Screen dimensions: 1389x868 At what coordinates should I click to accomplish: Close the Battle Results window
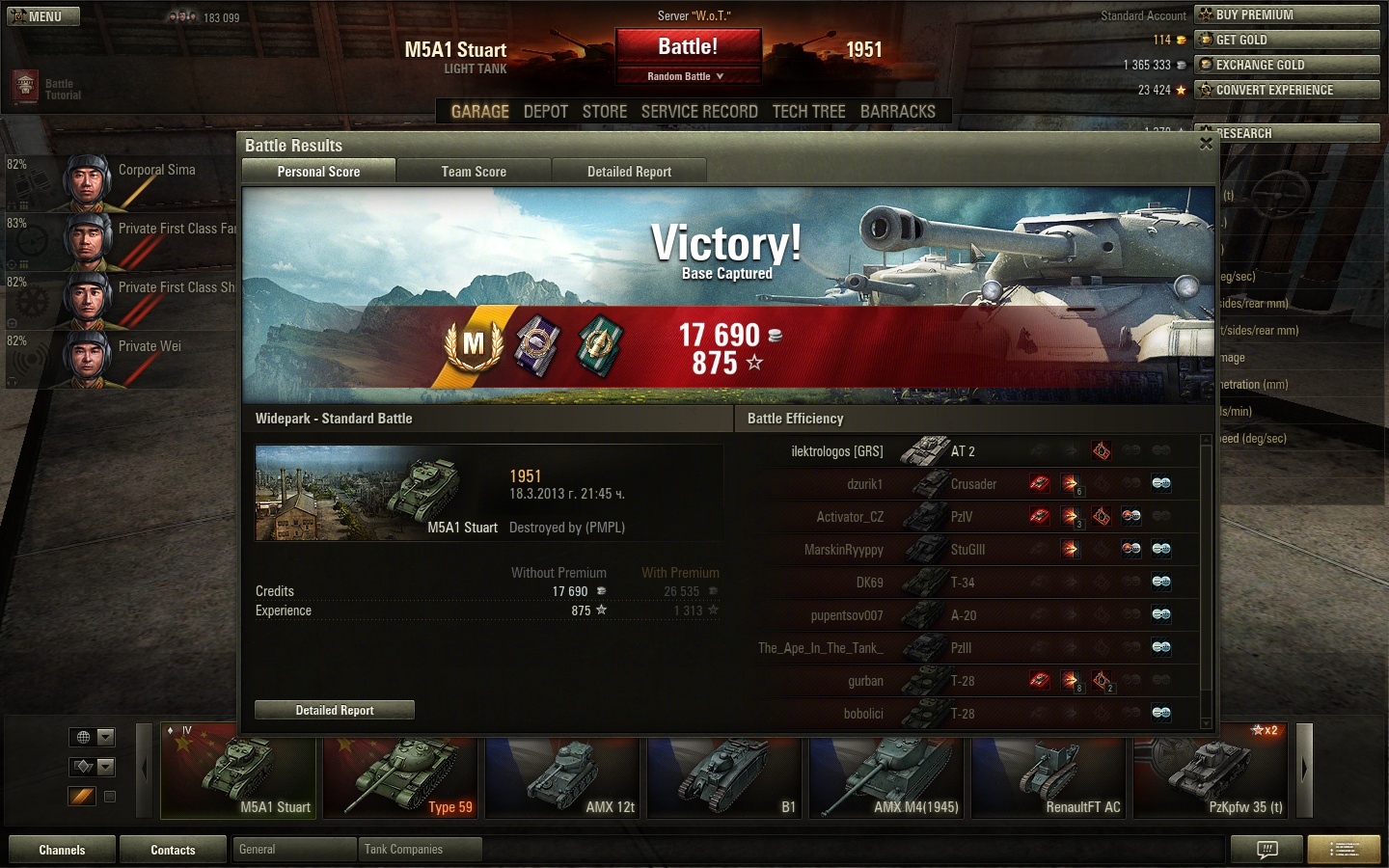1206,144
